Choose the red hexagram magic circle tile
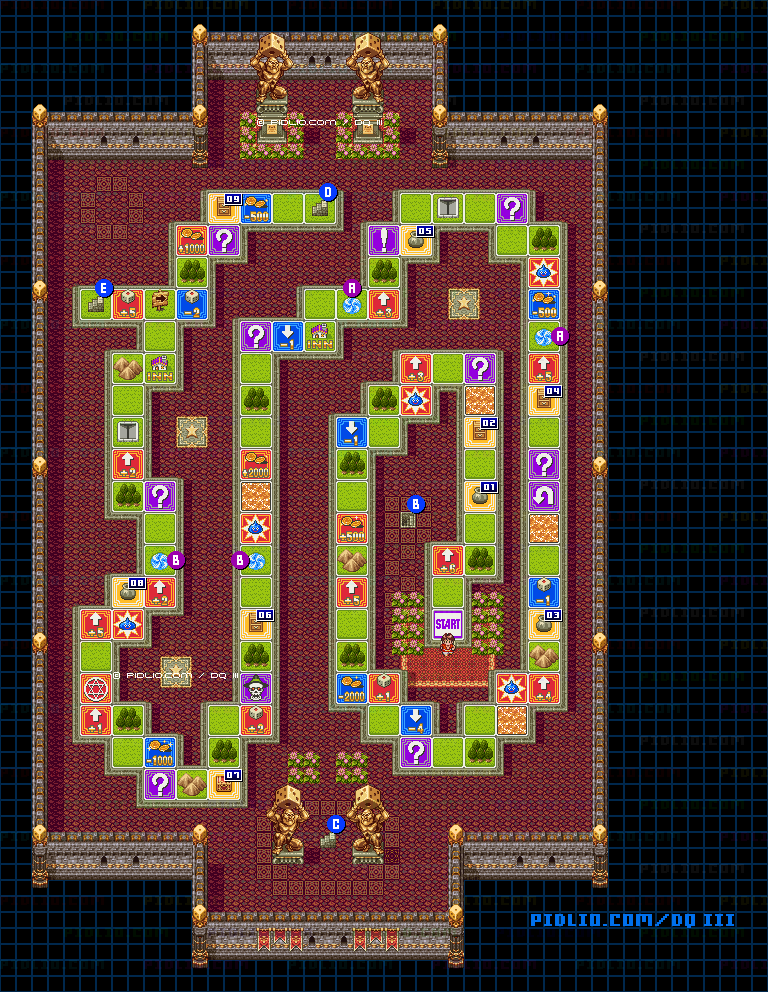 pyautogui.click(x=96, y=688)
